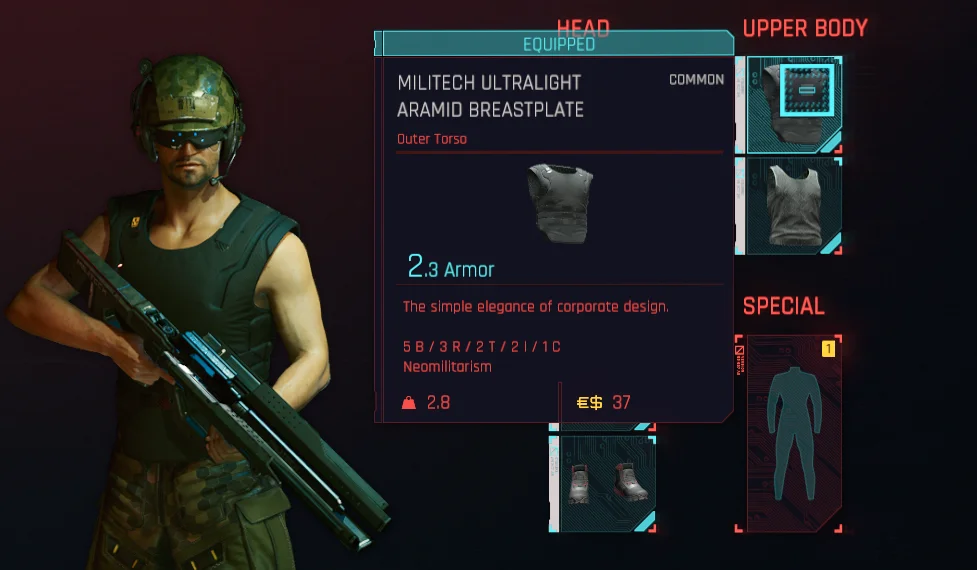Viewport: 977px width, 570px height.
Task: Select the equipped Aramid Breastplate outer torso slot
Action: pyautogui.click(x=790, y=104)
